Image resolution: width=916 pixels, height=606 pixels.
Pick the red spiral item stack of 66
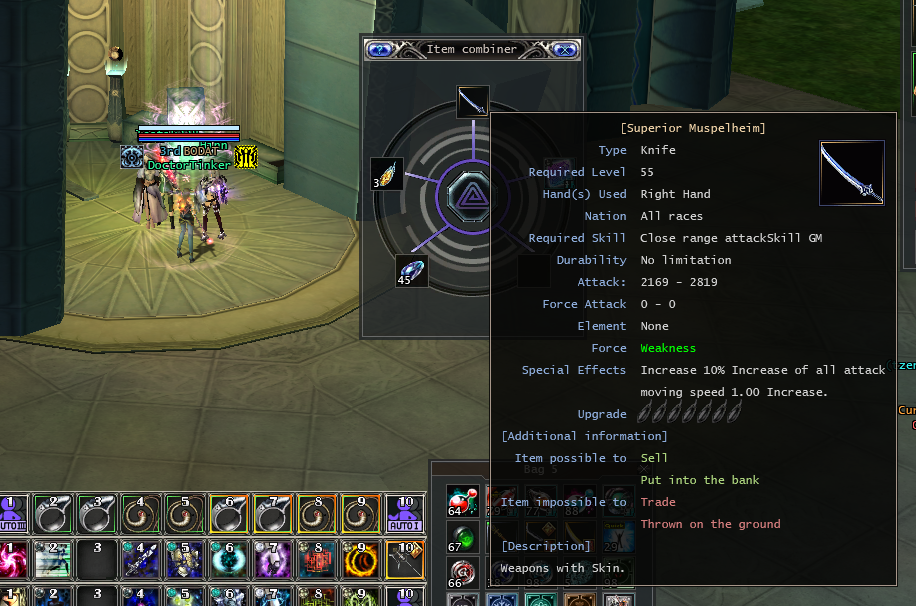(x=462, y=574)
